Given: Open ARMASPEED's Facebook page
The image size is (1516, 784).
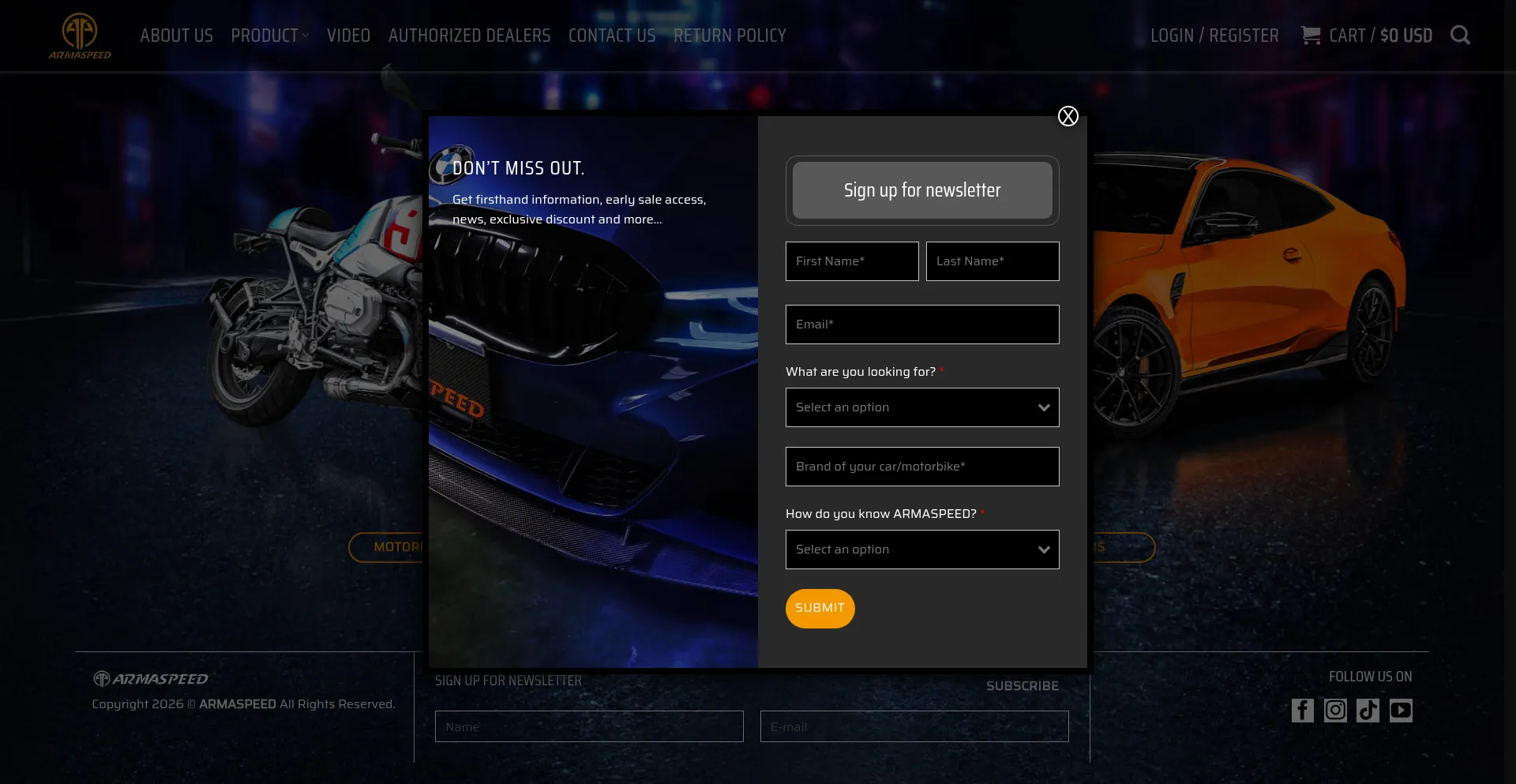Looking at the screenshot, I should click(x=1302, y=711).
